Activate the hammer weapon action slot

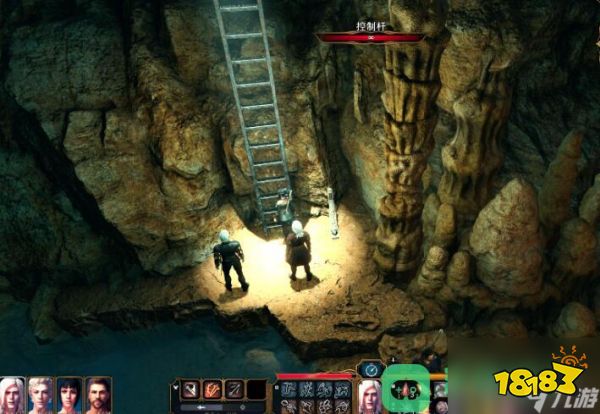pyautogui.click(x=188, y=390)
